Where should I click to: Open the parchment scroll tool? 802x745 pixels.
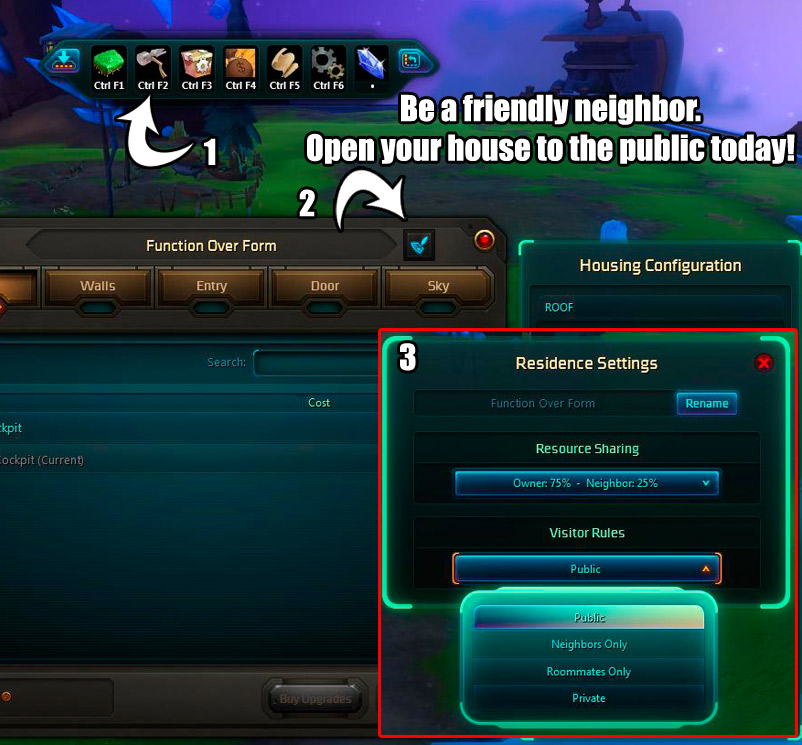coord(285,66)
